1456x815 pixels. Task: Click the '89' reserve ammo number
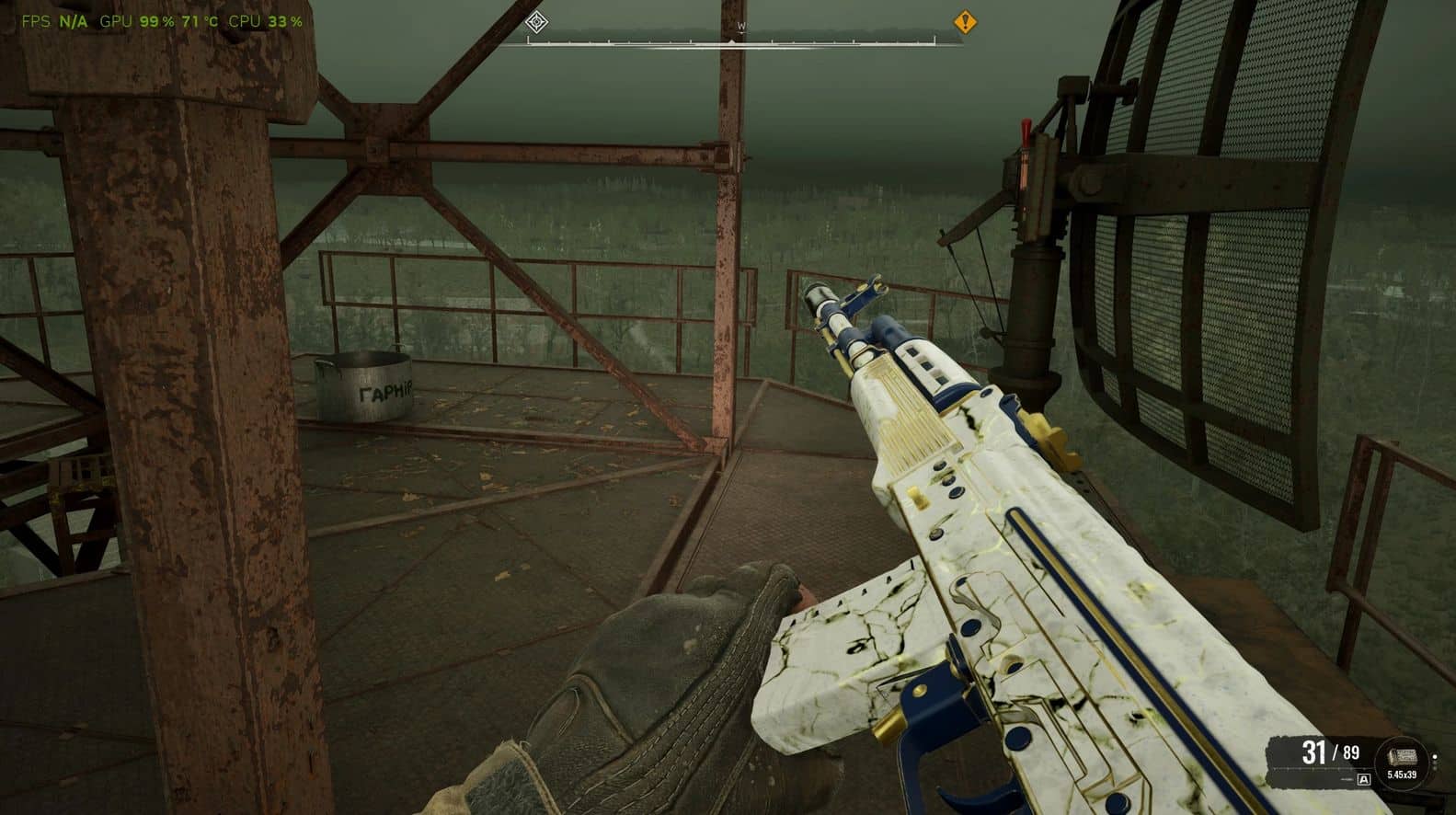1350,752
